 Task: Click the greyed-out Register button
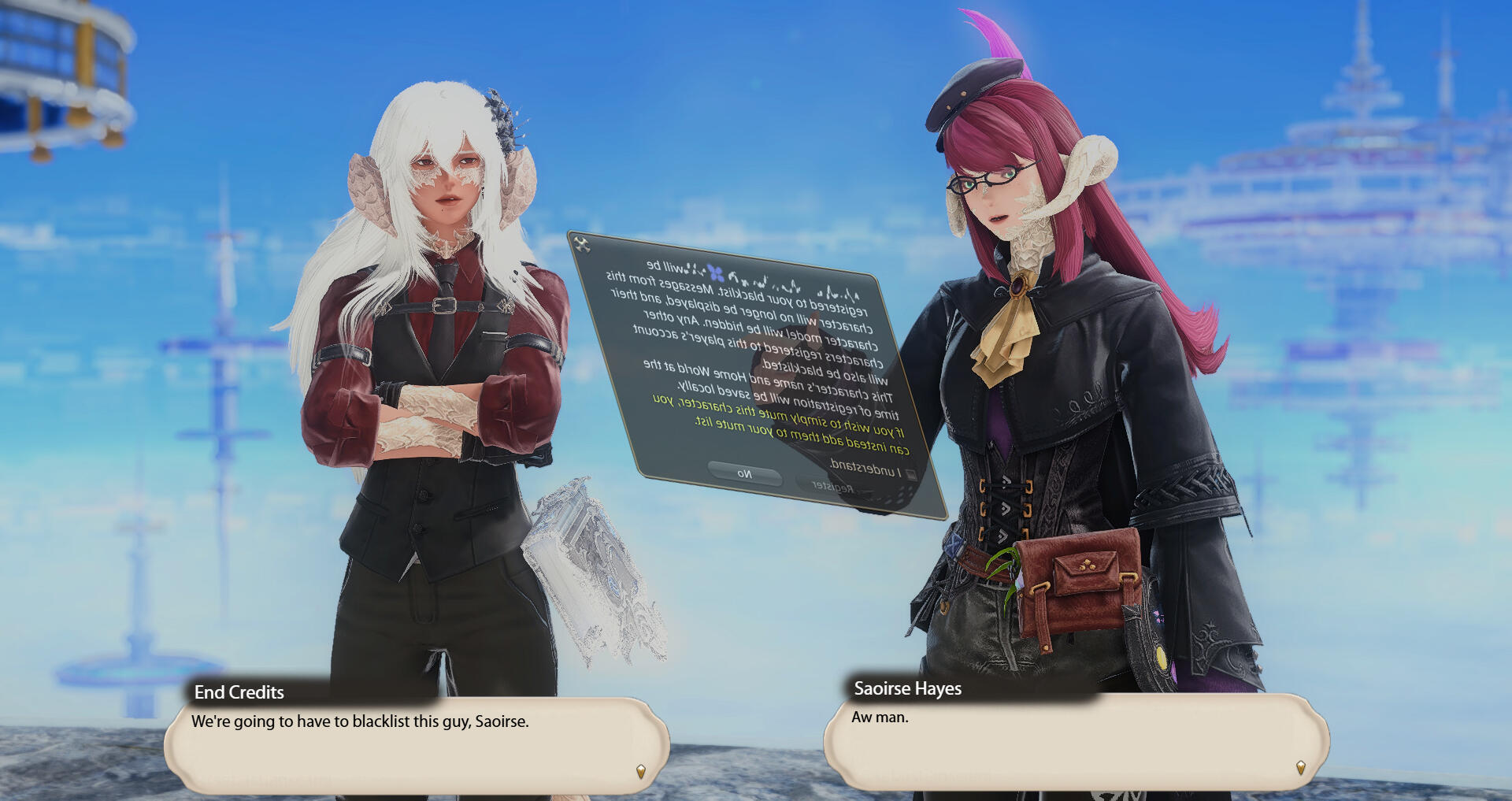coord(832,487)
